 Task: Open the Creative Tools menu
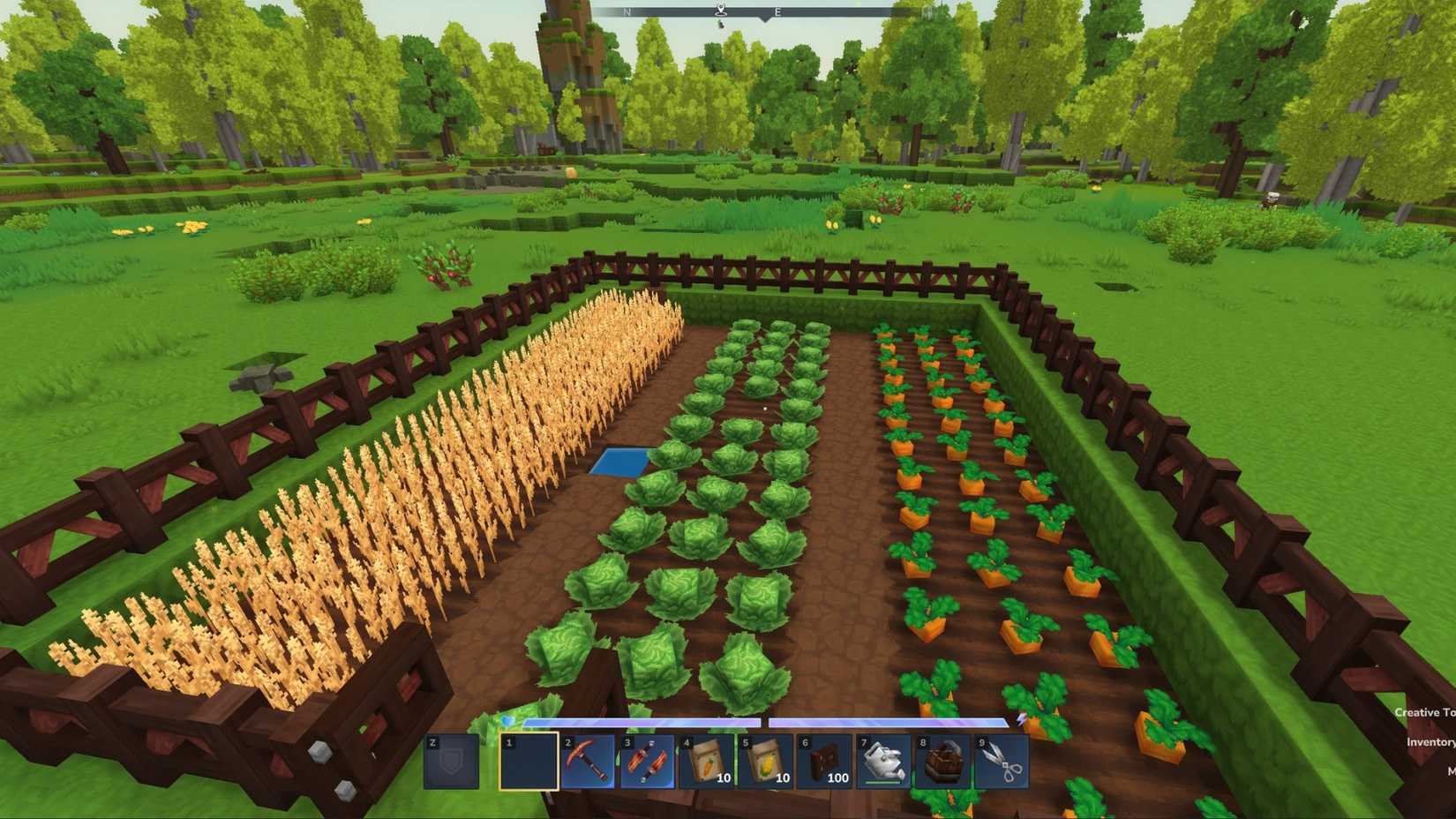(1424, 713)
